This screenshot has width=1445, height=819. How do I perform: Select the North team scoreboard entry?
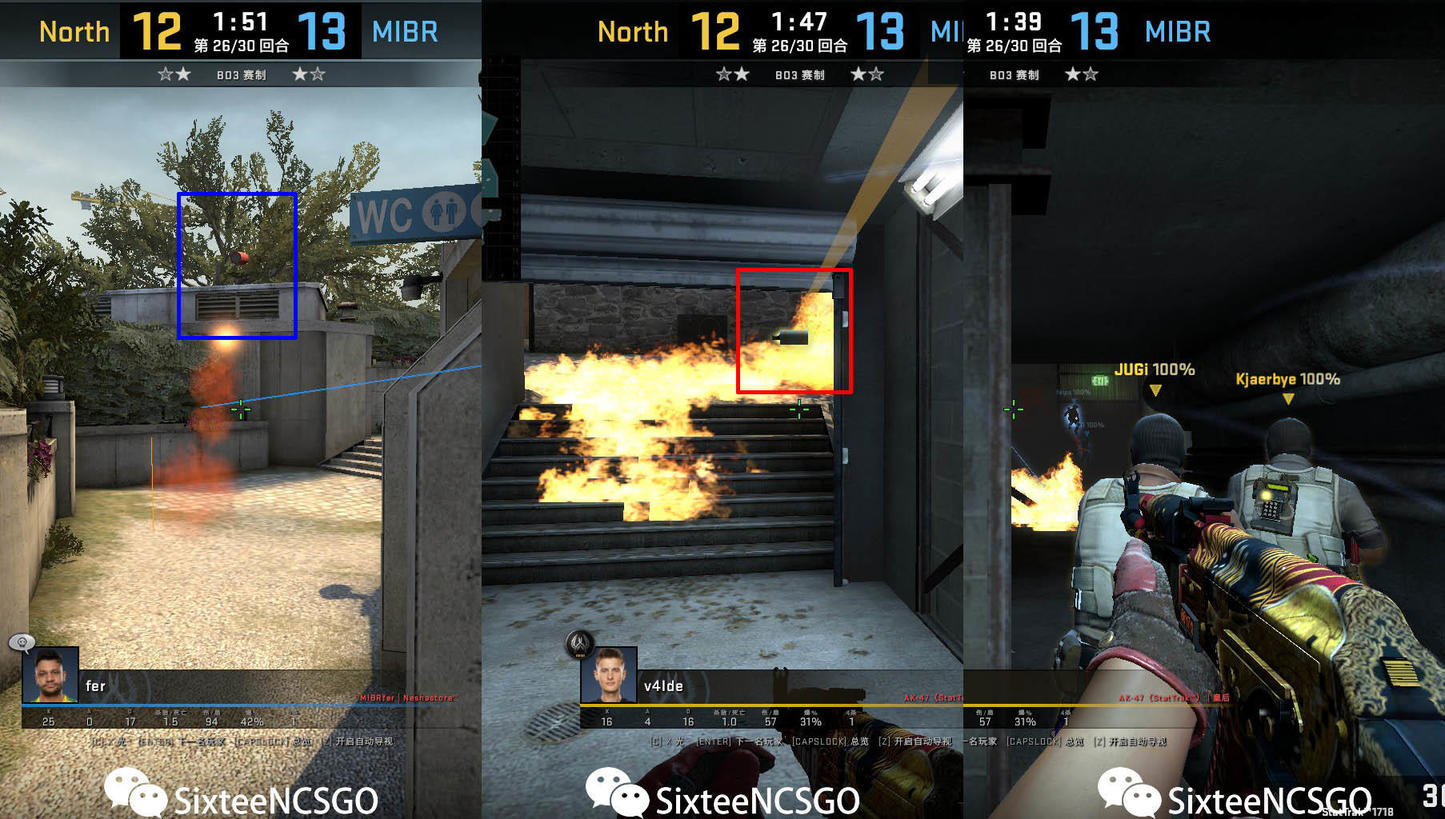tap(74, 31)
